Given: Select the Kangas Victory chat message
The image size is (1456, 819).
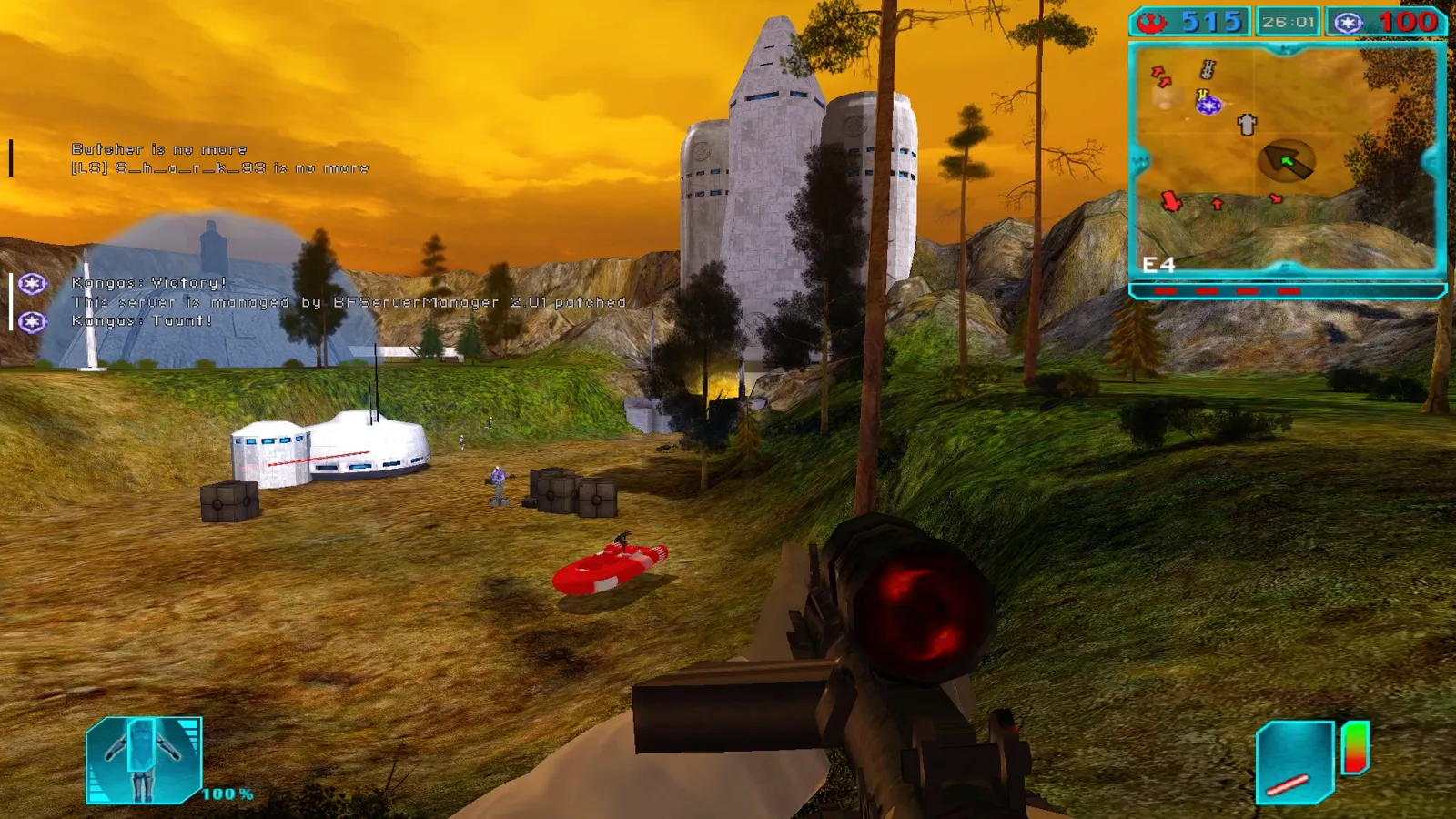Looking at the screenshot, I should click(x=149, y=283).
